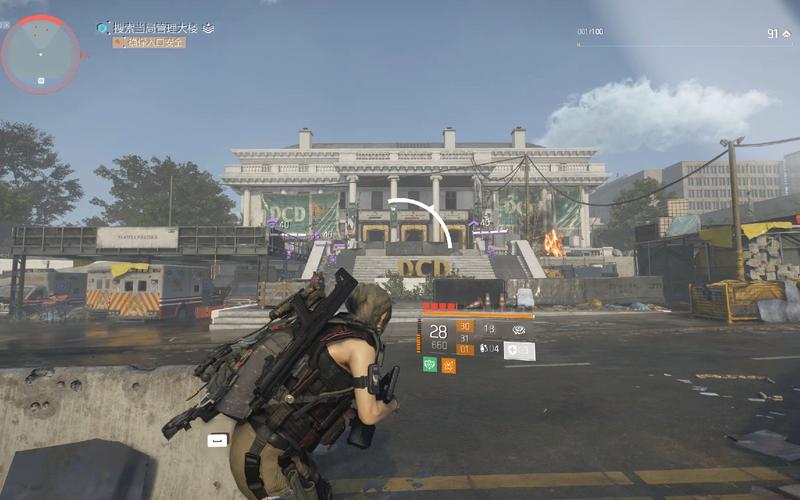Use the armor kit medkit slot
Screen dimensions: 800x500
[519, 350]
